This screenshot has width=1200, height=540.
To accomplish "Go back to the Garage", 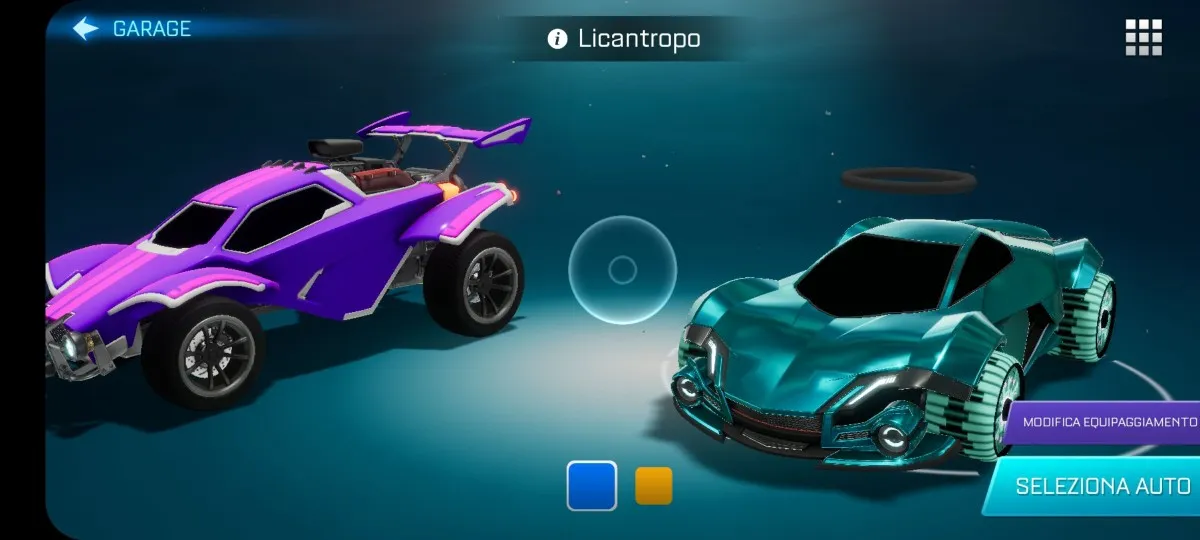I will (131, 29).
